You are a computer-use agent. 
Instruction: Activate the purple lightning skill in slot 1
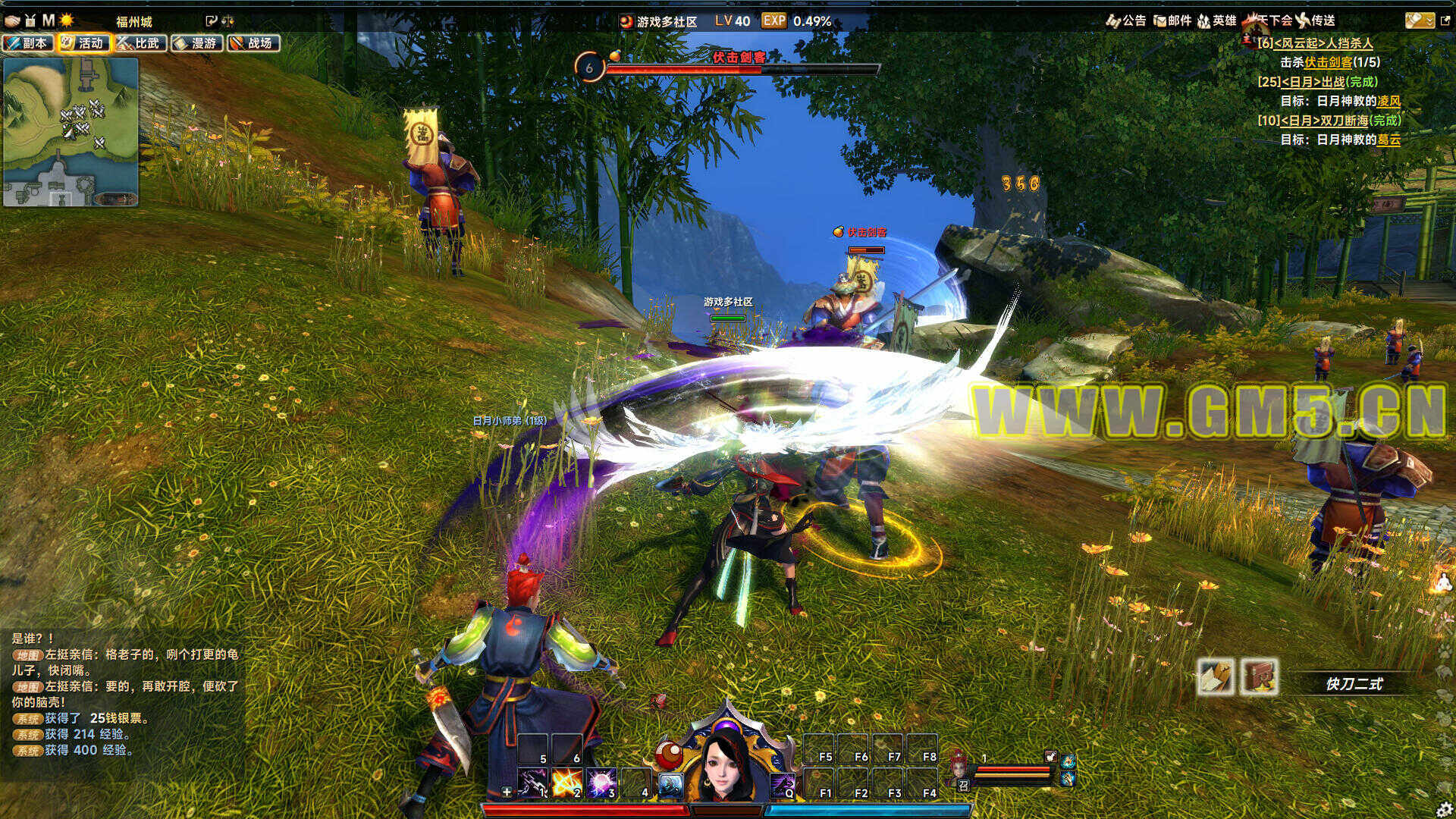click(x=533, y=784)
